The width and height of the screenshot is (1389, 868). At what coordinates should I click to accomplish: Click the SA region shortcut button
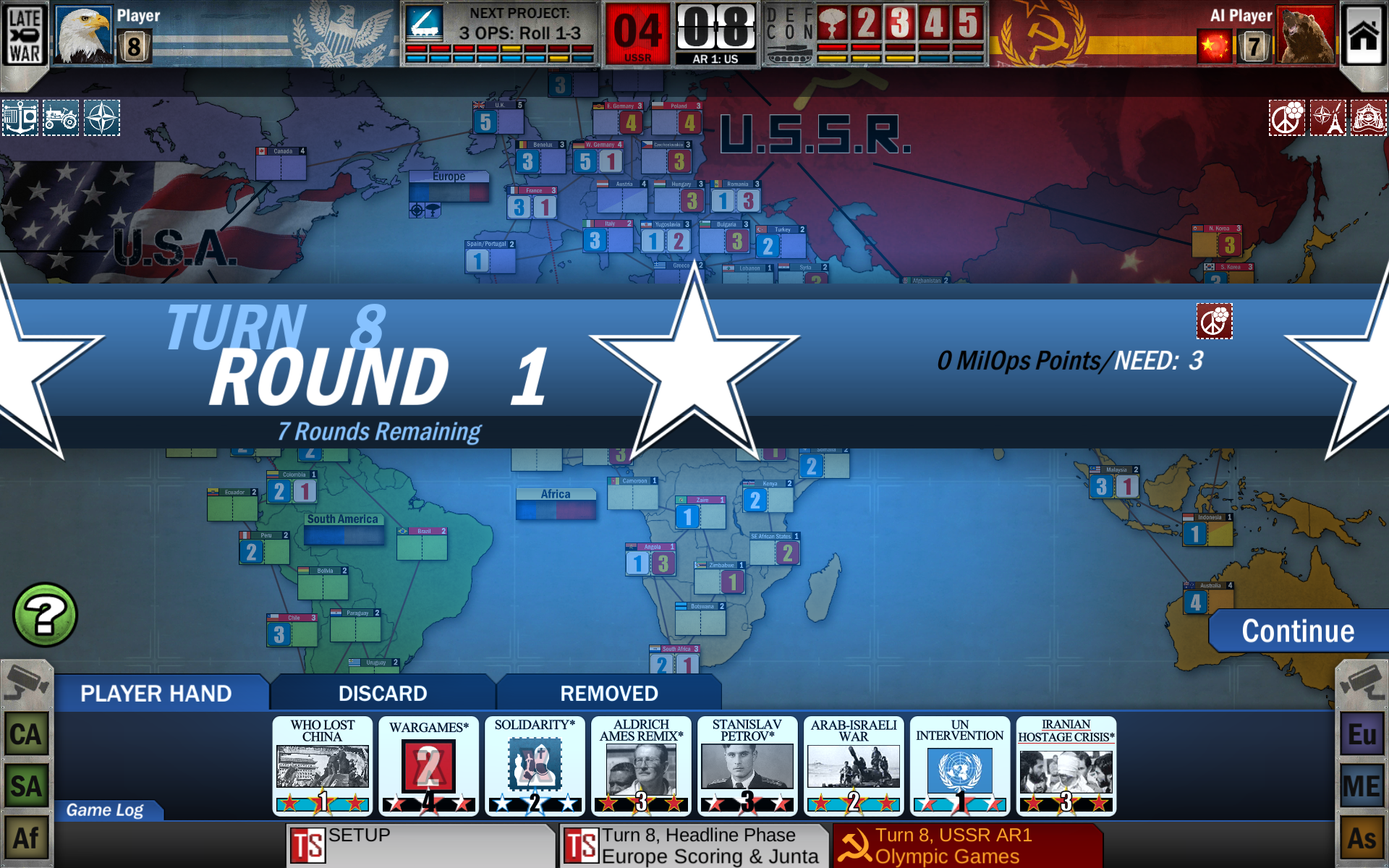pos(27,786)
